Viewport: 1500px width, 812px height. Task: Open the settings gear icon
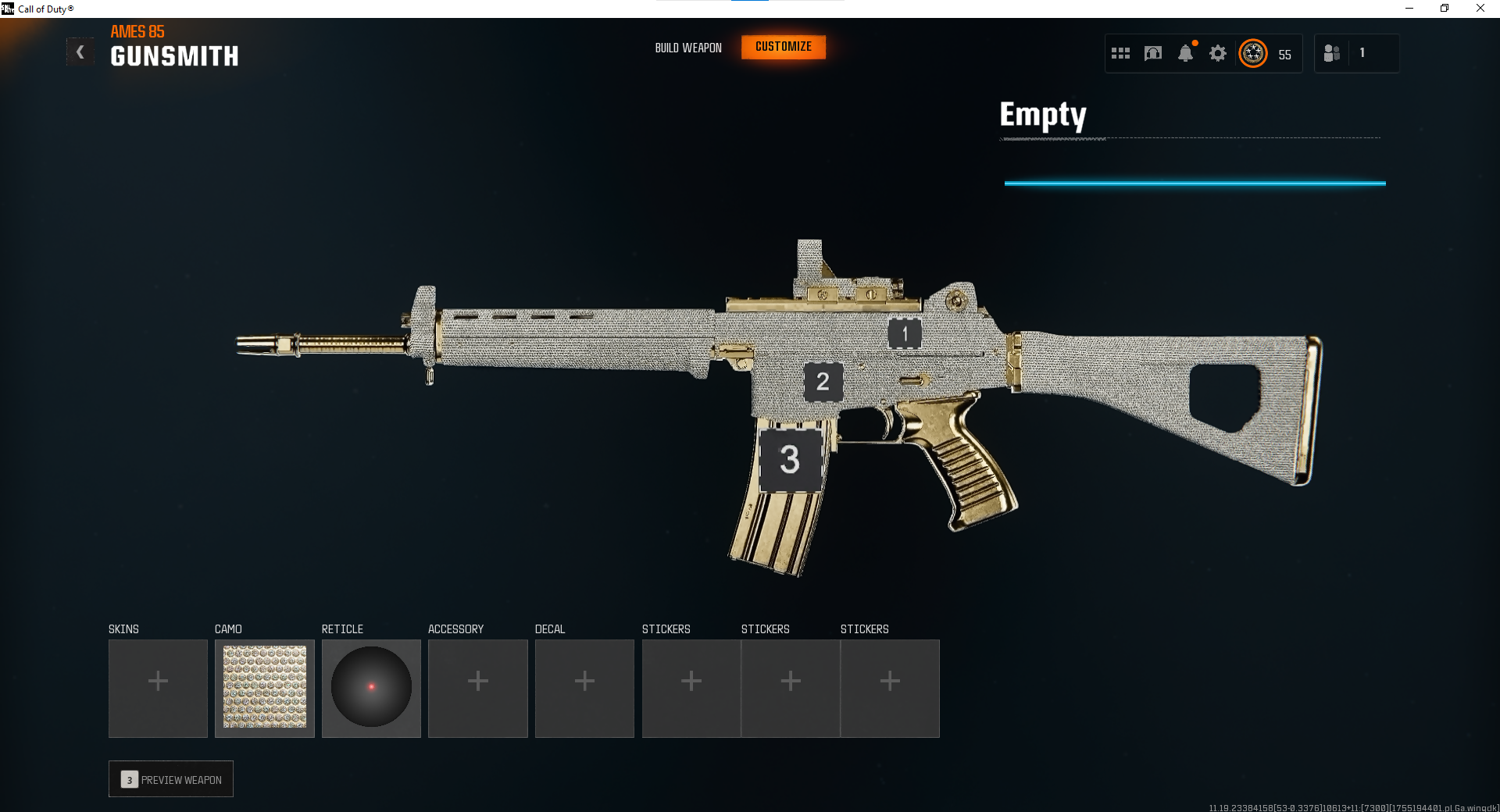(1217, 53)
